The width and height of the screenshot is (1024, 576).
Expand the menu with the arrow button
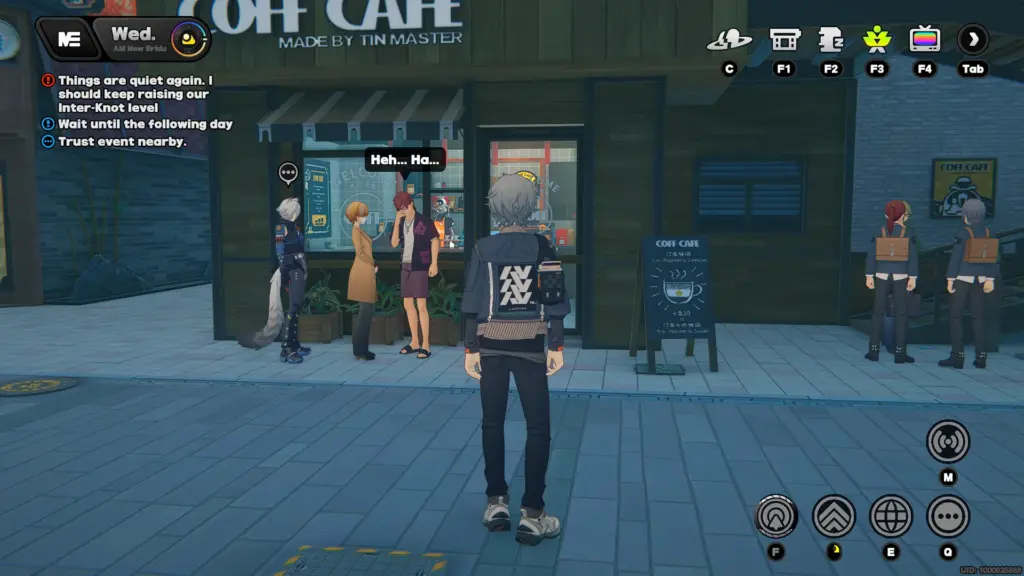(x=972, y=41)
